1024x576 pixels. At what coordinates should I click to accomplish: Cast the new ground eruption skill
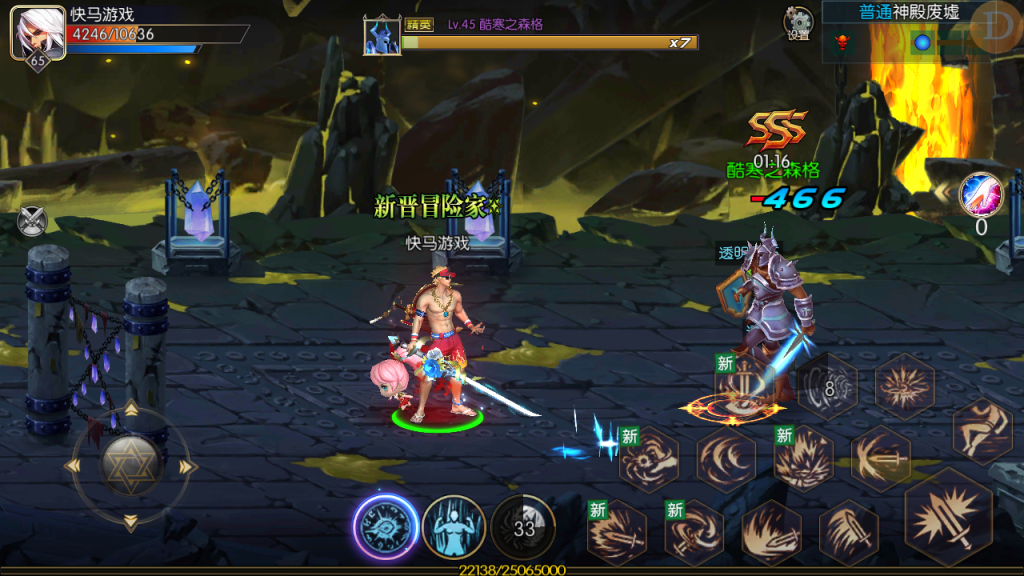point(803,459)
